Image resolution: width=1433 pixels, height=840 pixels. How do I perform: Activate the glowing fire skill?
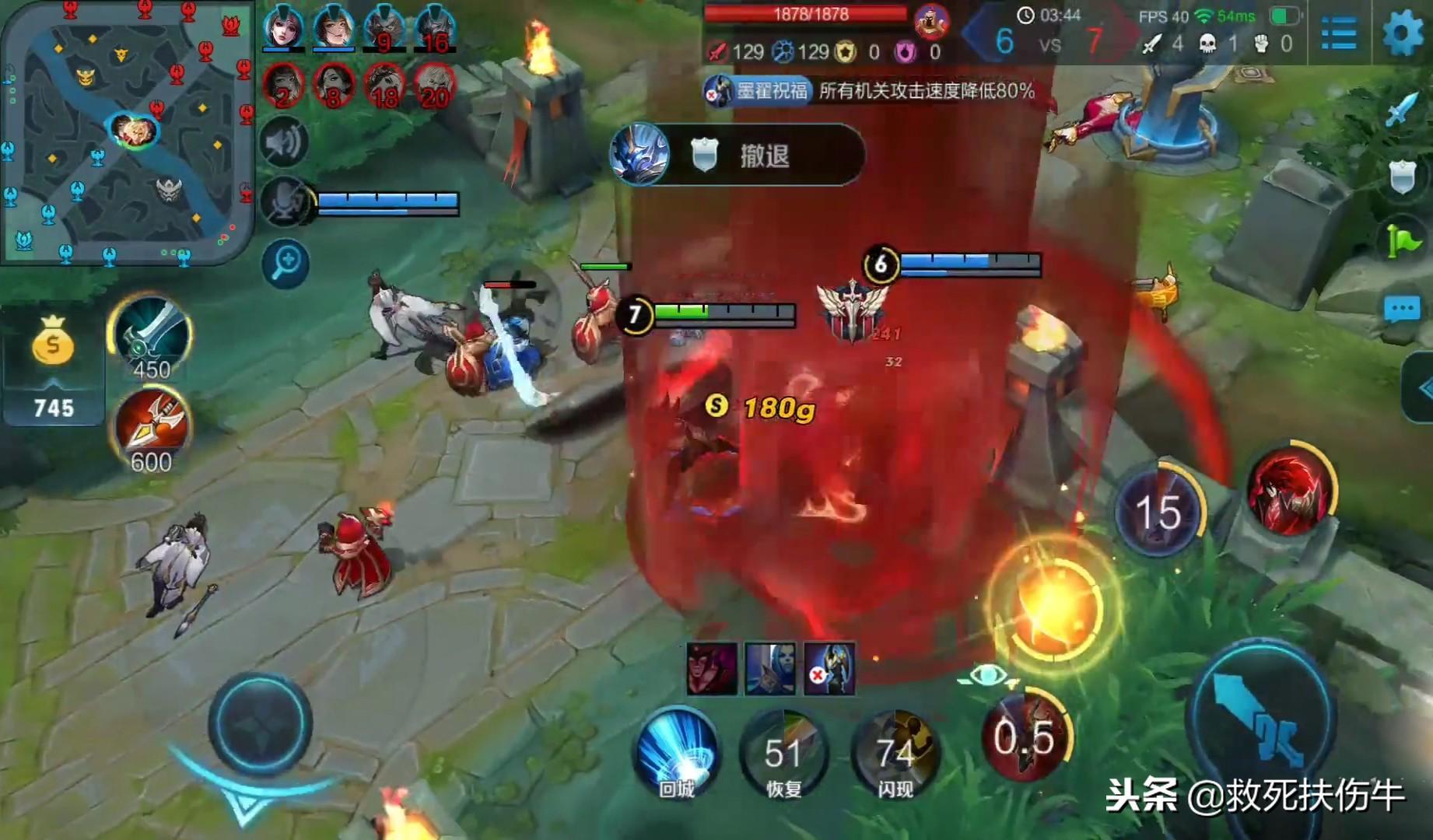coord(1054,604)
